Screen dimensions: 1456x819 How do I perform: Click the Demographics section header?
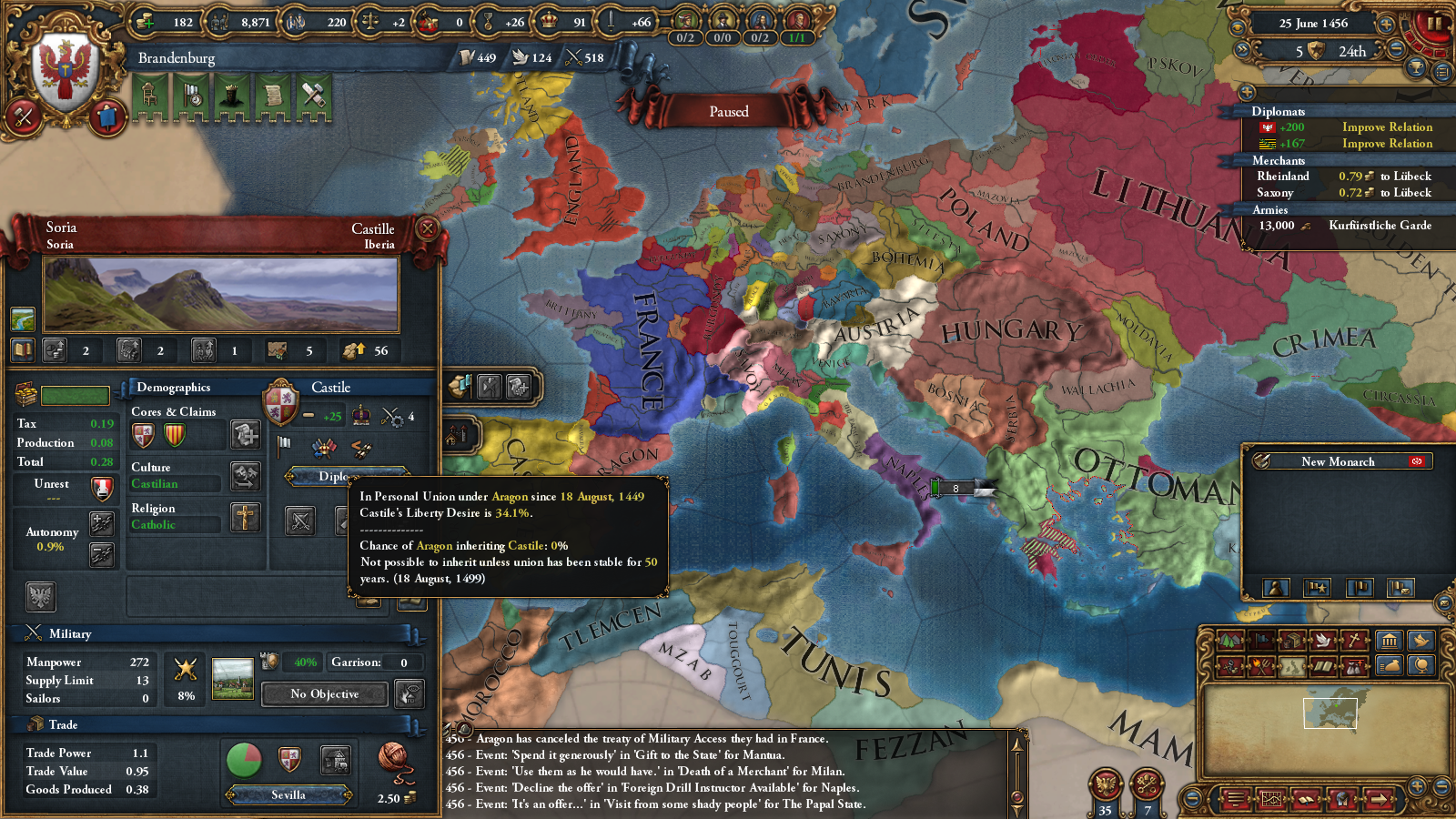tap(171, 388)
